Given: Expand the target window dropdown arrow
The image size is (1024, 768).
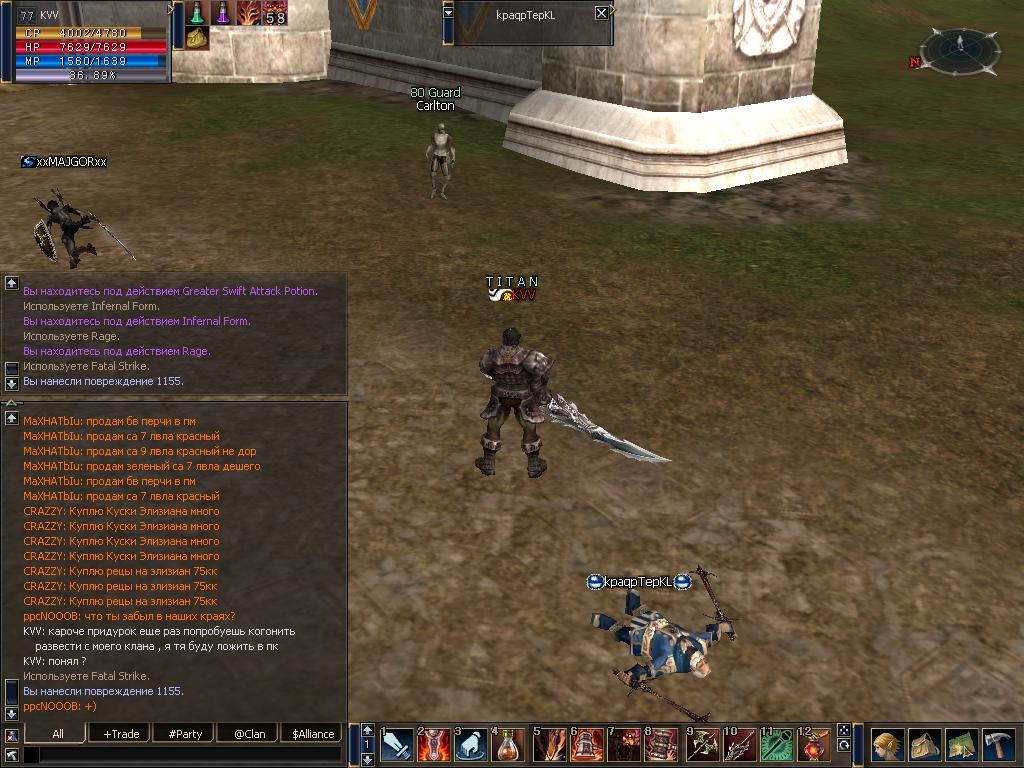Looking at the screenshot, I should pyautogui.click(x=448, y=12).
